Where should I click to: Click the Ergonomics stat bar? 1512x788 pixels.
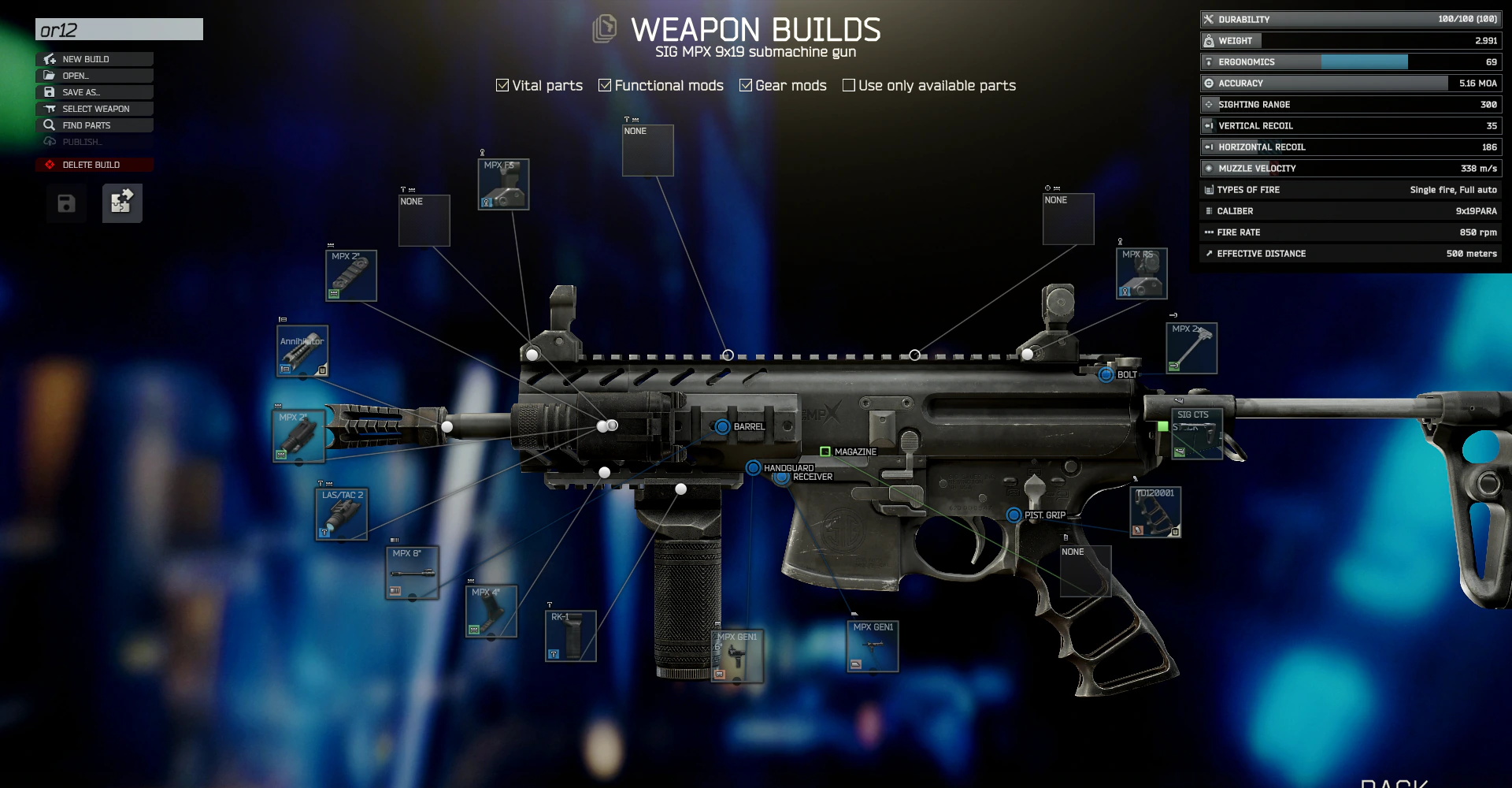1349,61
